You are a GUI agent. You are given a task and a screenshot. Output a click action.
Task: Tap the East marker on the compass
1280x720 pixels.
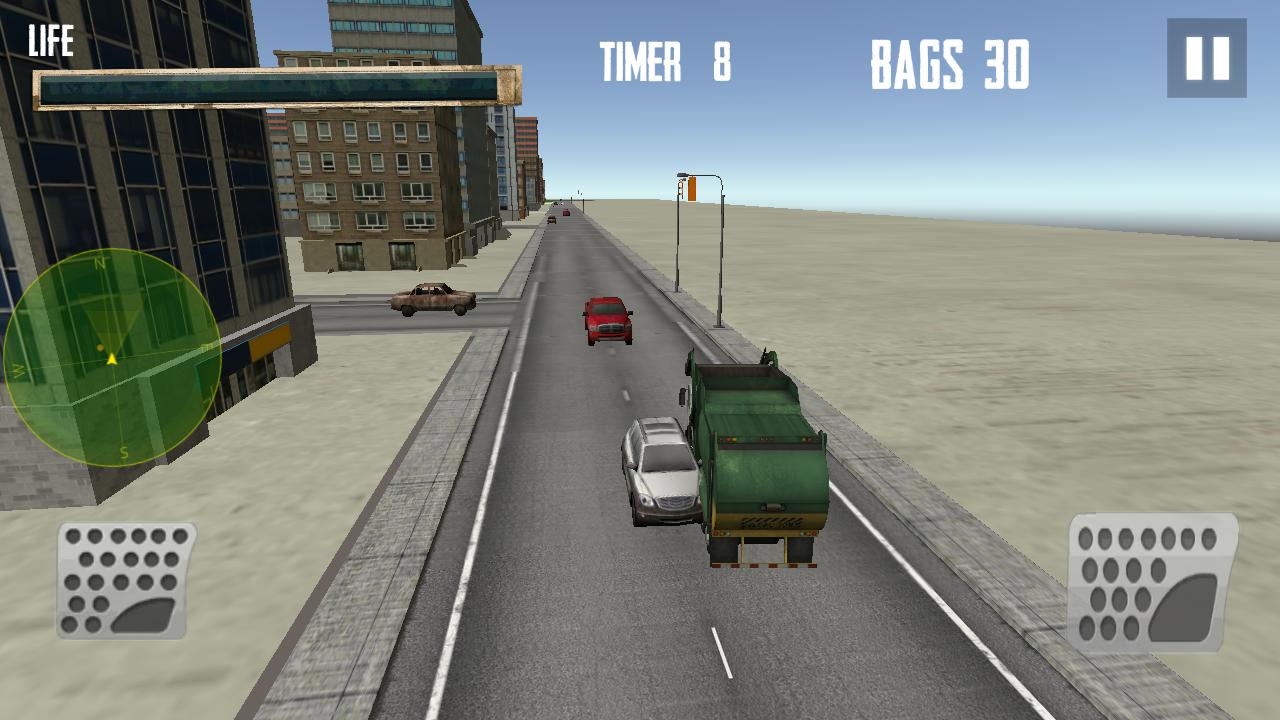[206, 348]
